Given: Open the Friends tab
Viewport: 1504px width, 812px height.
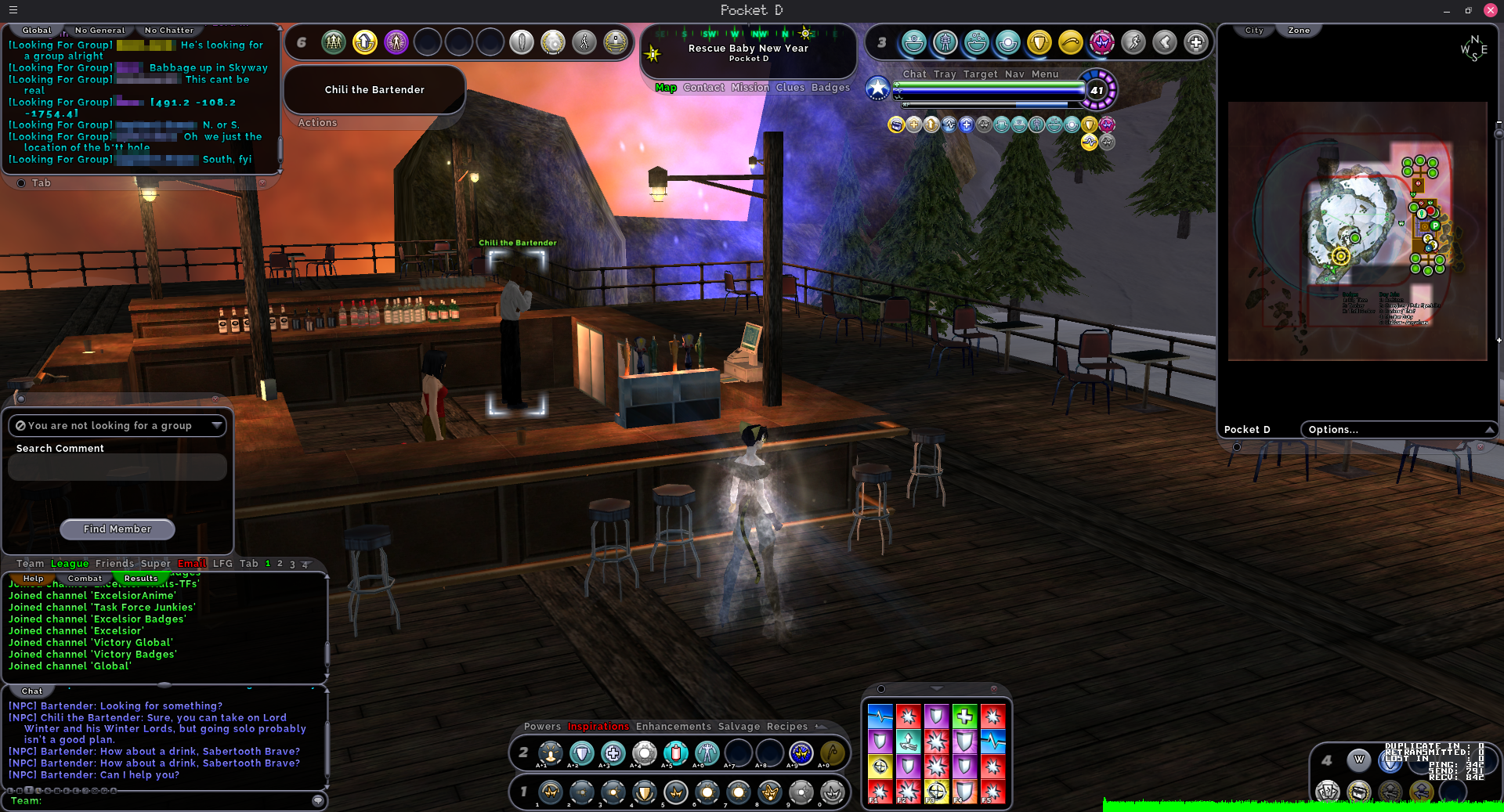Looking at the screenshot, I should pos(114,564).
